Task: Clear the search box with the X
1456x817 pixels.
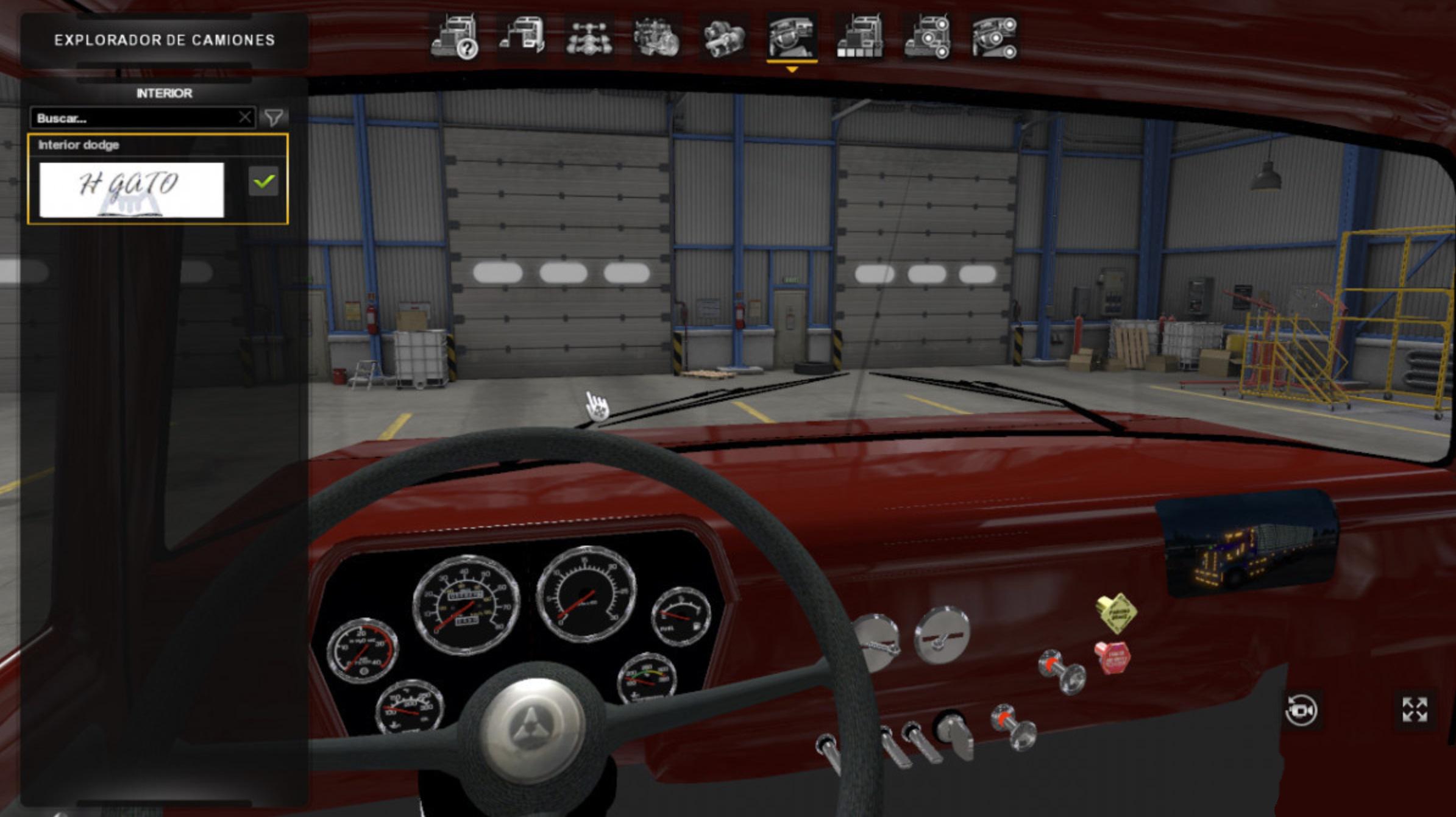Action: (x=245, y=117)
